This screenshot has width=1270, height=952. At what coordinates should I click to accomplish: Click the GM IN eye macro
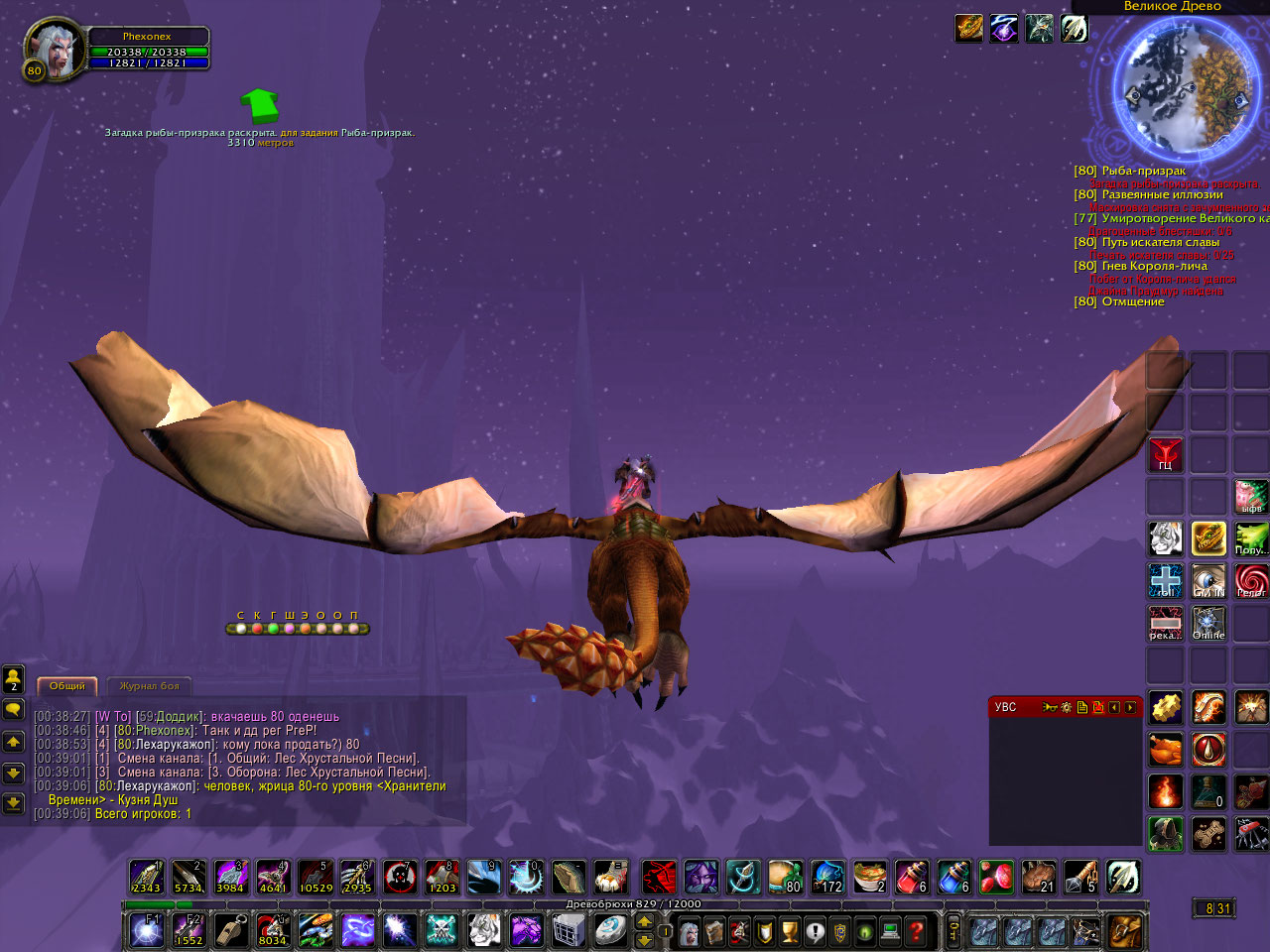1208,581
